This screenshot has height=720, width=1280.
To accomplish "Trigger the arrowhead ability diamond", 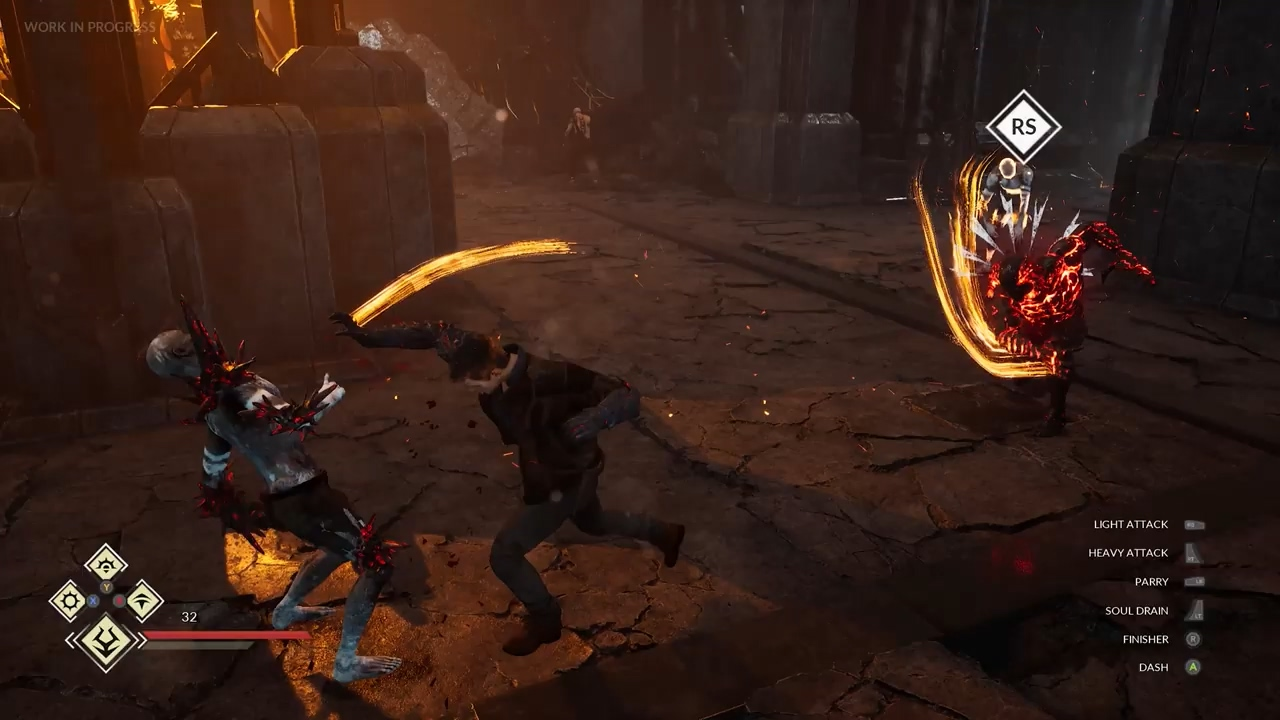I will (x=143, y=600).
